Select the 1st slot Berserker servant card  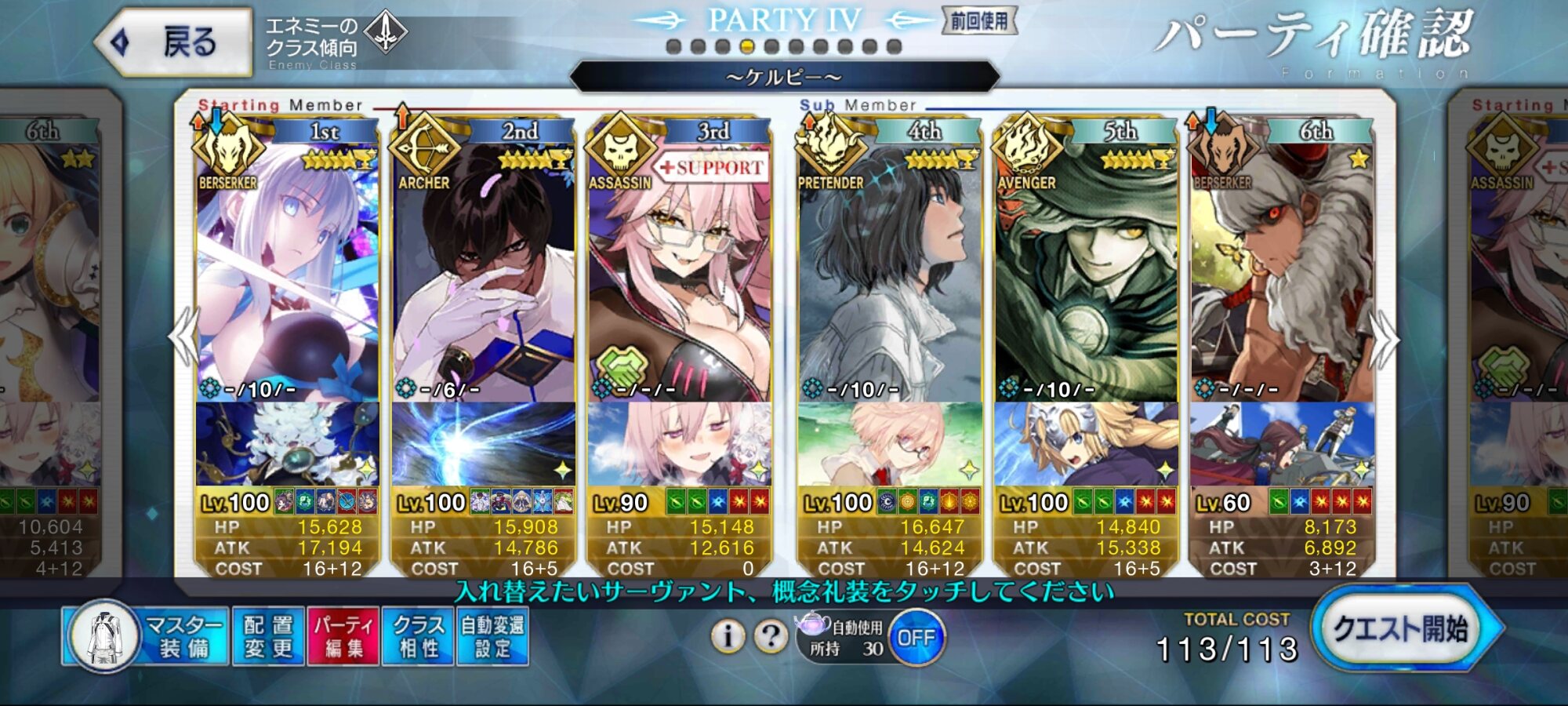(287, 267)
